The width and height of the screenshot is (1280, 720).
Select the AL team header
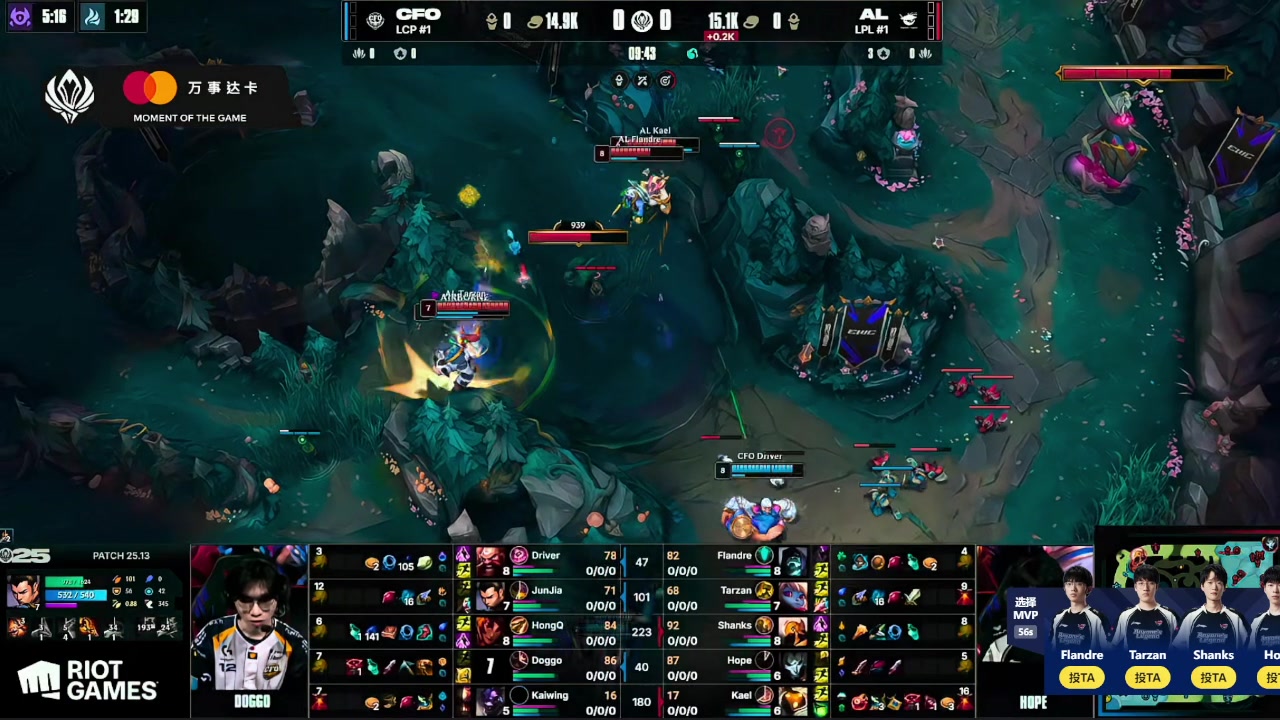click(x=873, y=20)
